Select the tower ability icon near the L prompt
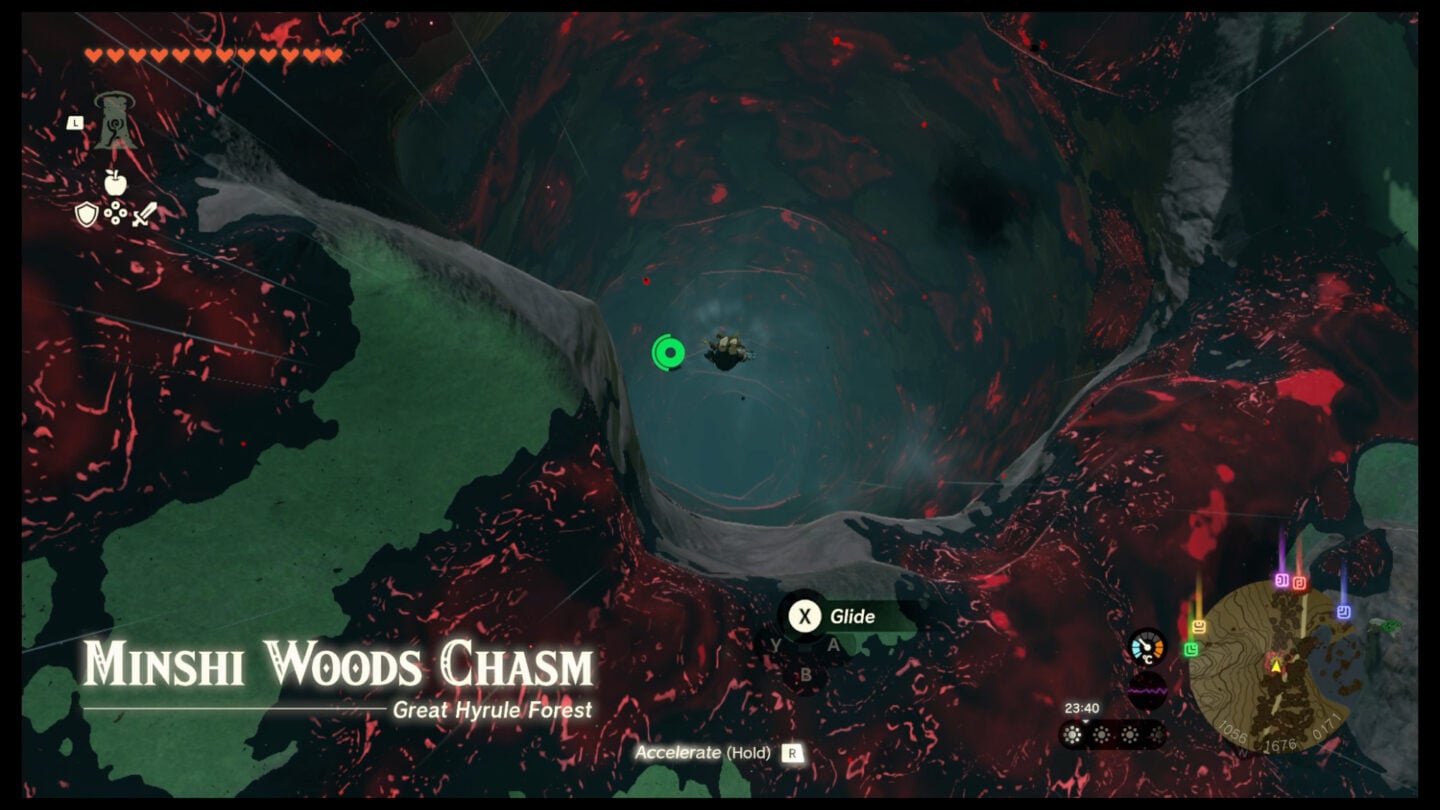Screen dimensions: 1440x810 pos(114,122)
